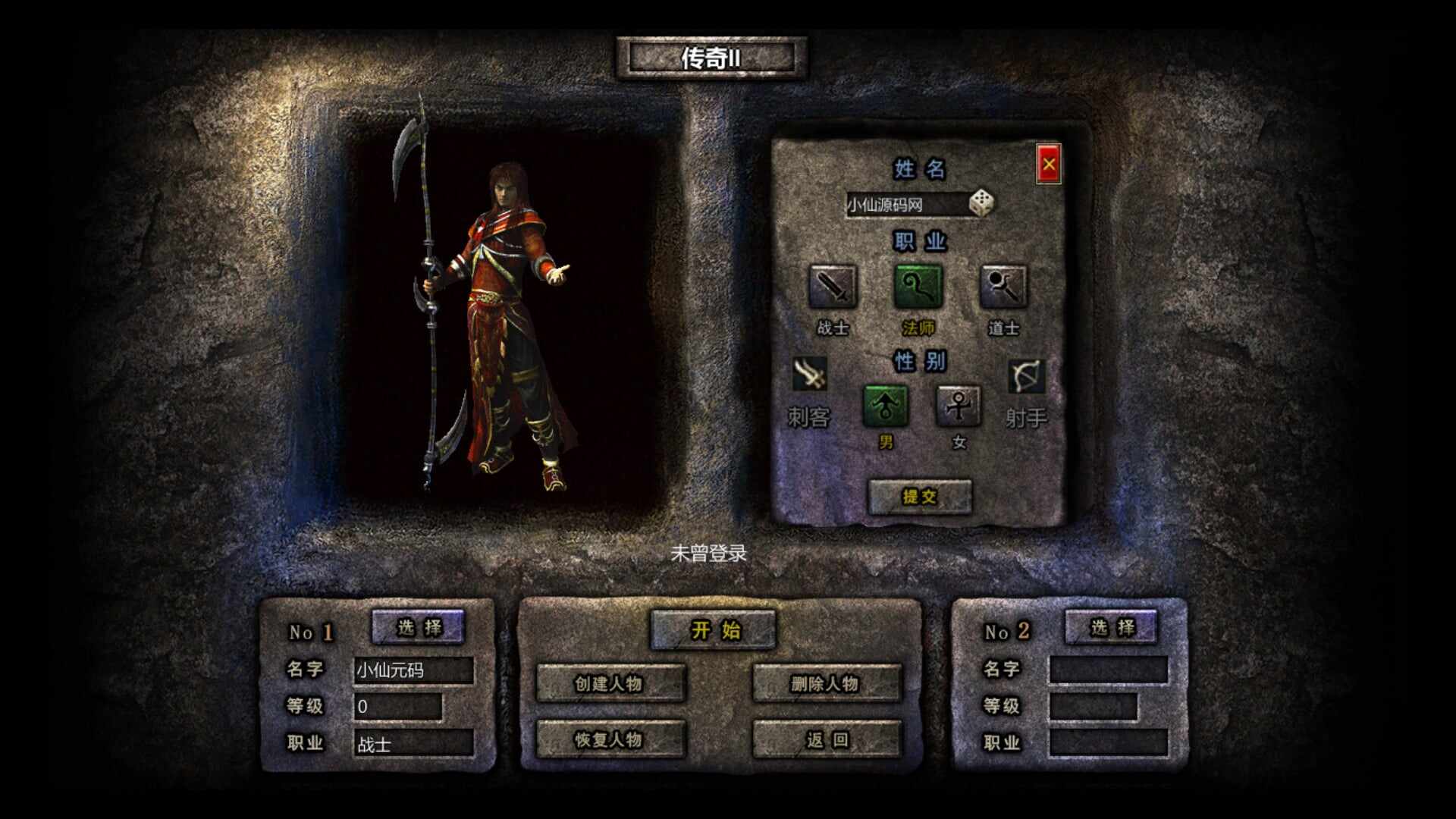Choose the 战士 warrior class icon
1456x819 pixels.
click(x=832, y=287)
